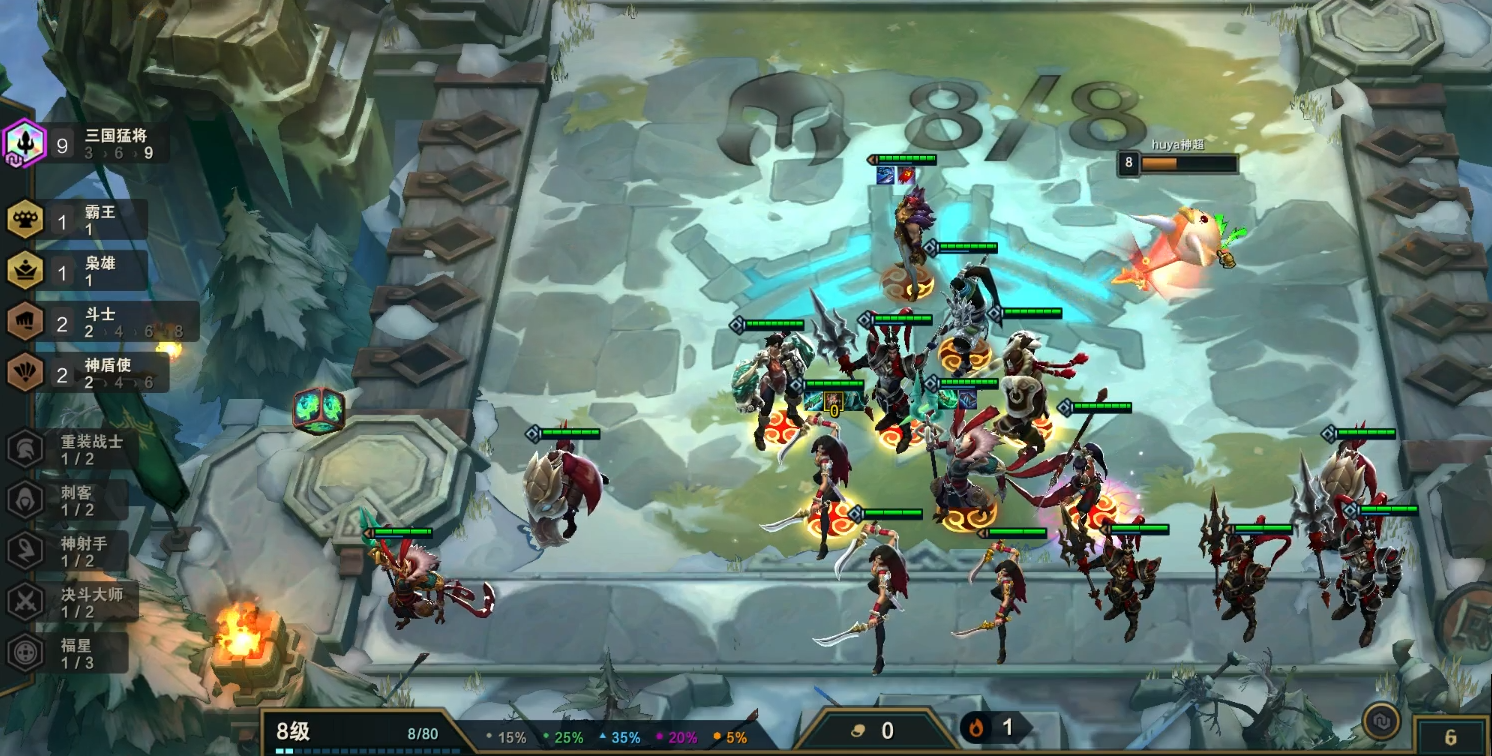Open the 神射手 trait entry

pos(72,551)
